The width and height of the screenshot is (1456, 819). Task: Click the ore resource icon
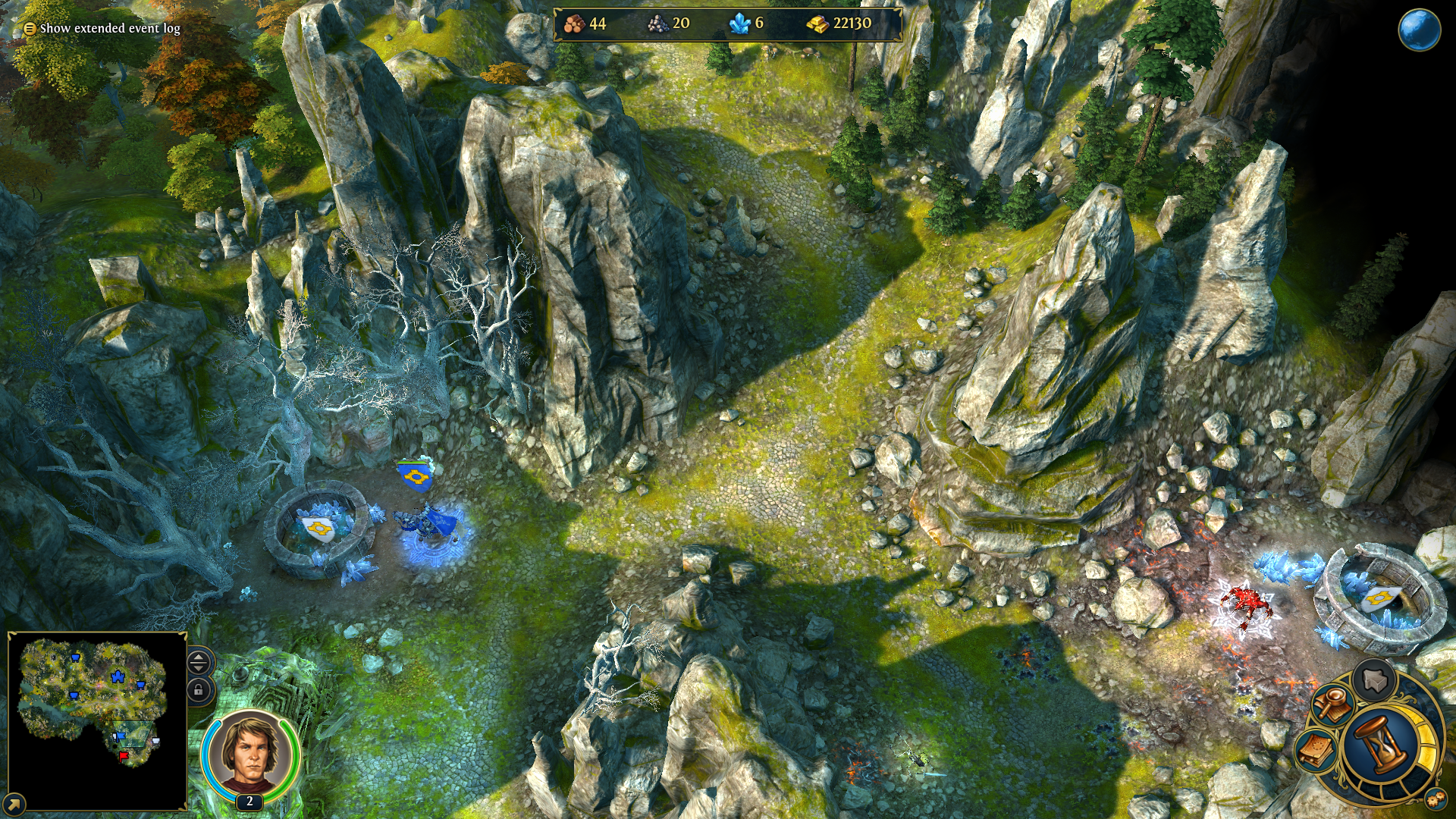[x=657, y=24]
